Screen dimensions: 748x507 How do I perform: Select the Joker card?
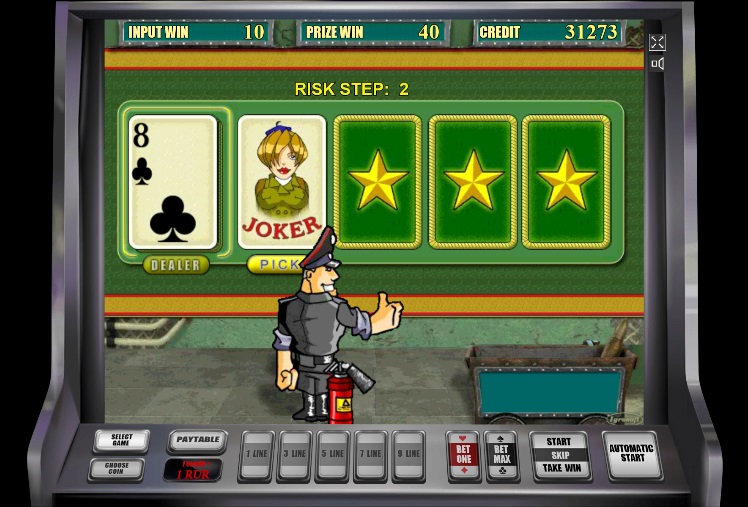pyautogui.click(x=282, y=181)
